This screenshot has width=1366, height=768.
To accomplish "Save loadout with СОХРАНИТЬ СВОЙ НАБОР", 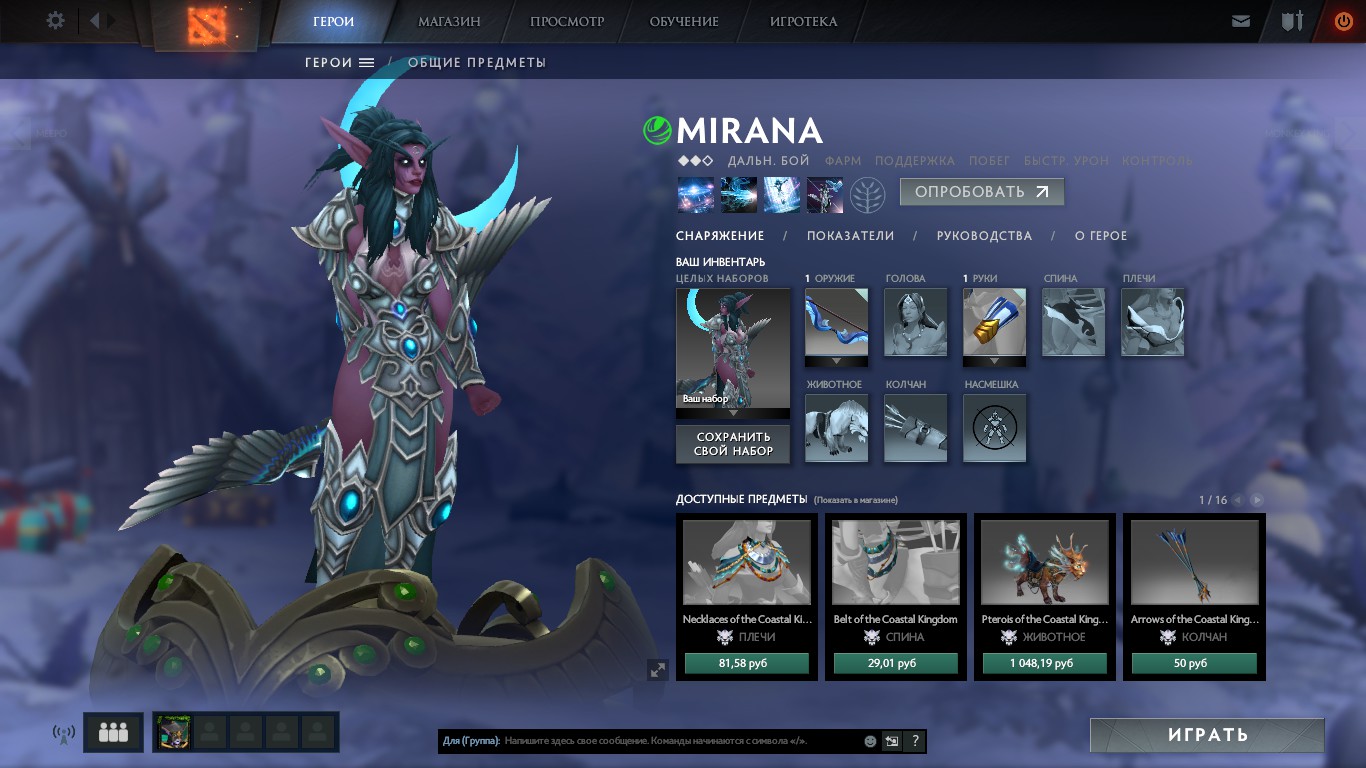I will click(x=734, y=444).
